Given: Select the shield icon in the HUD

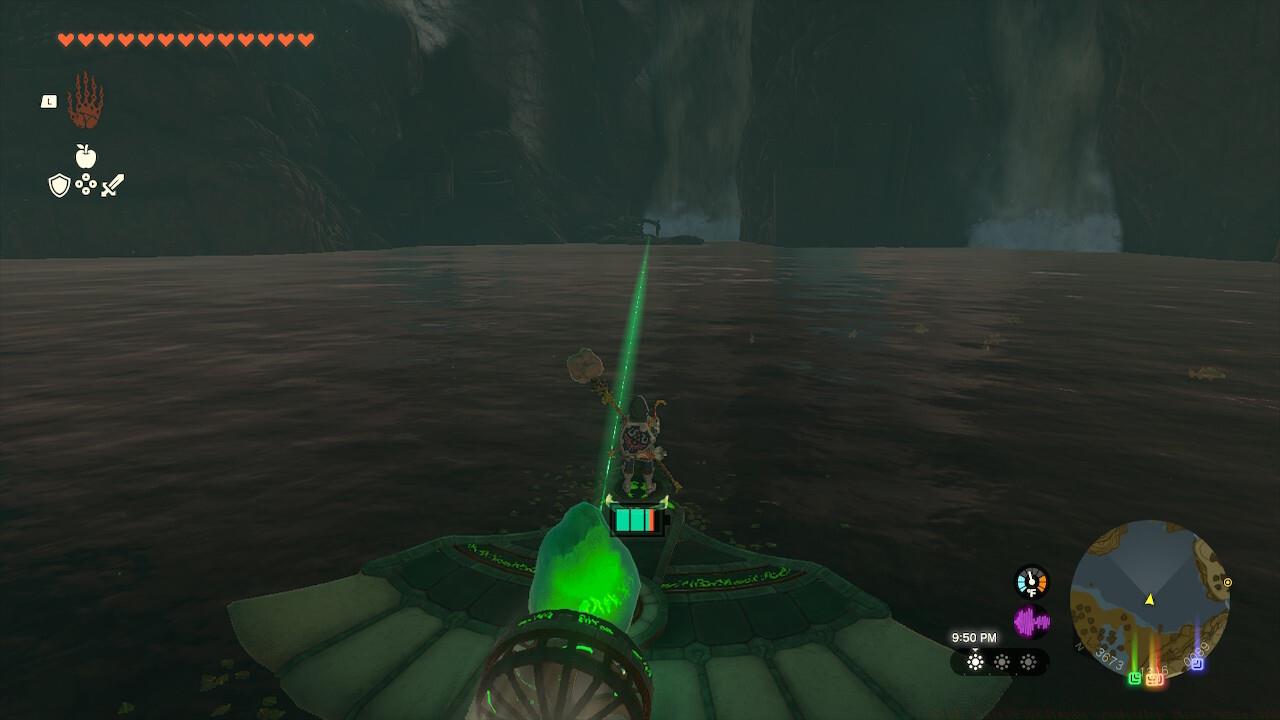Looking at the screenshot, I should pyautogui.click(x=60, y=185).
